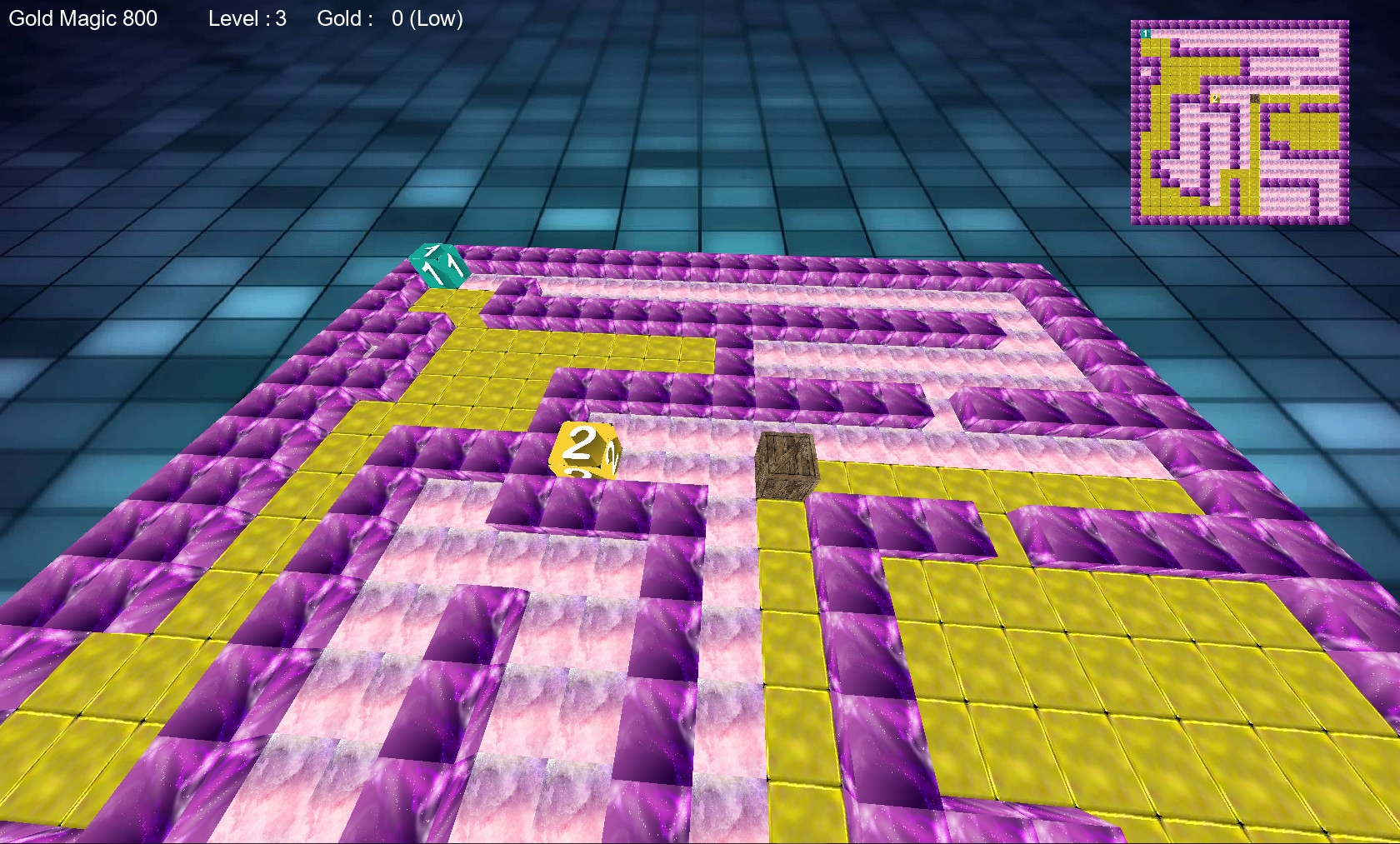Click the Gold Magic 800 title

[x=83, y=17]
